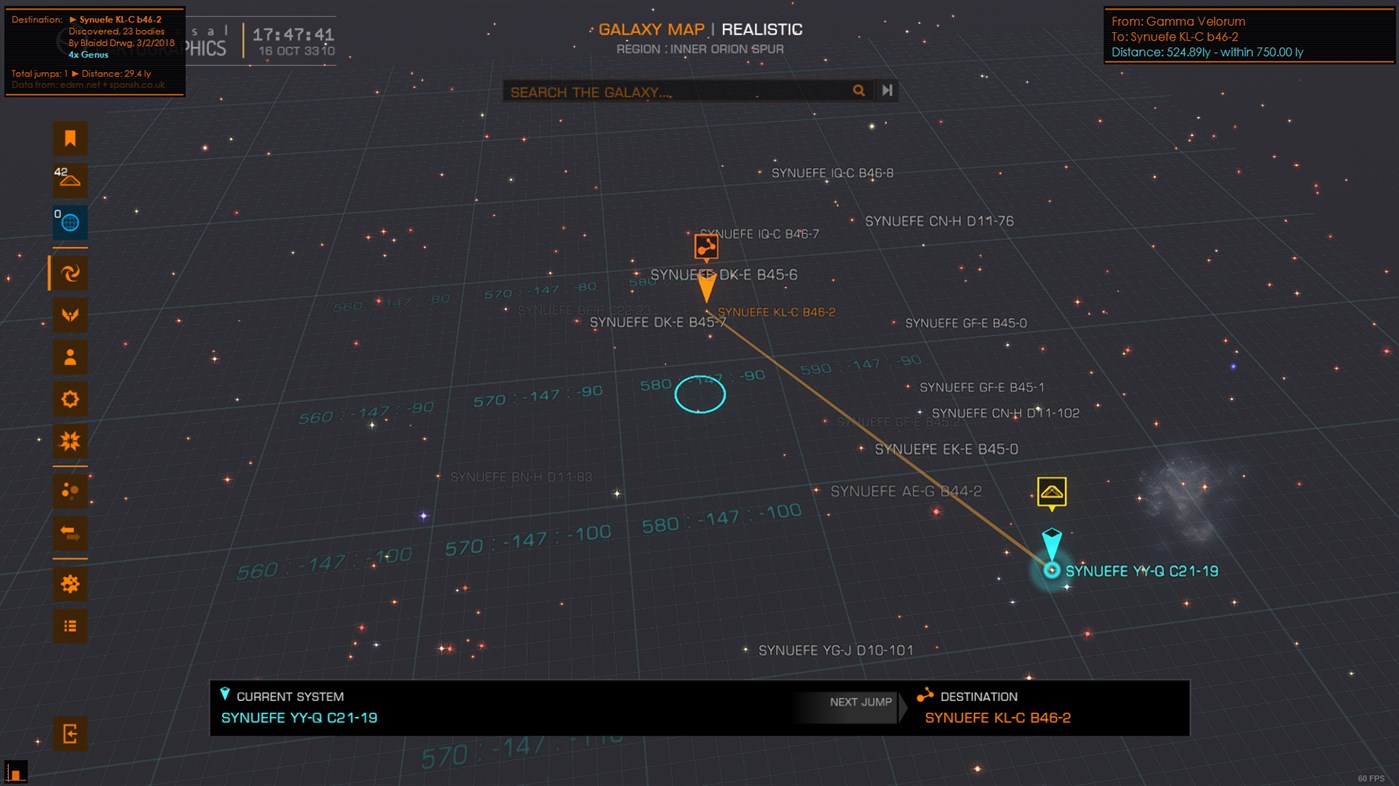Open the Bookmarks panel
The width and height of the screenshot is (1399, 786).
point(70,137)
